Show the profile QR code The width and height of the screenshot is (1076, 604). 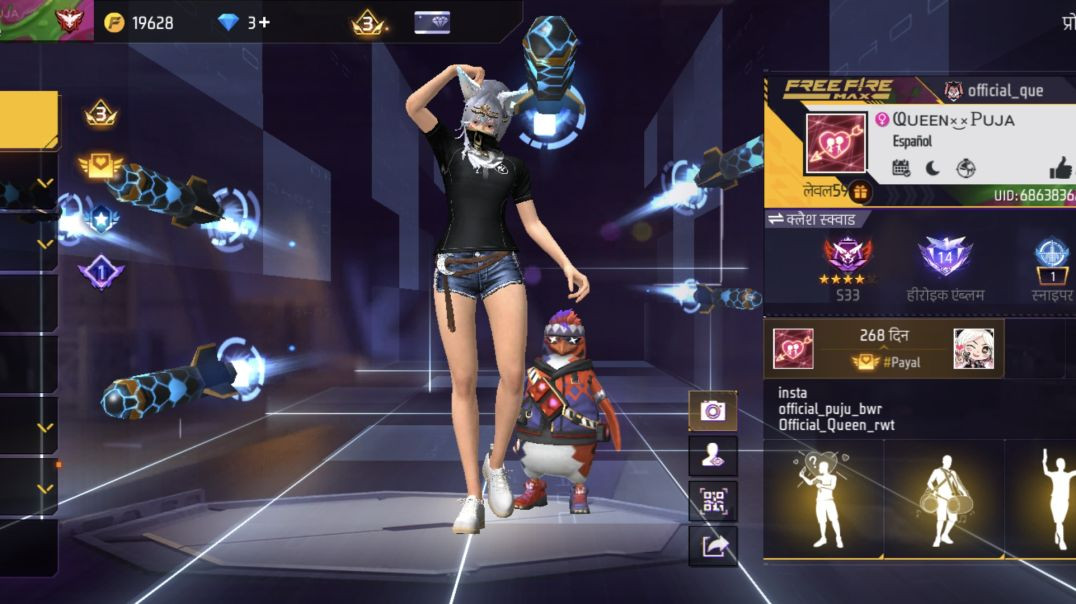pyautogui.click(x=712, y=501)
